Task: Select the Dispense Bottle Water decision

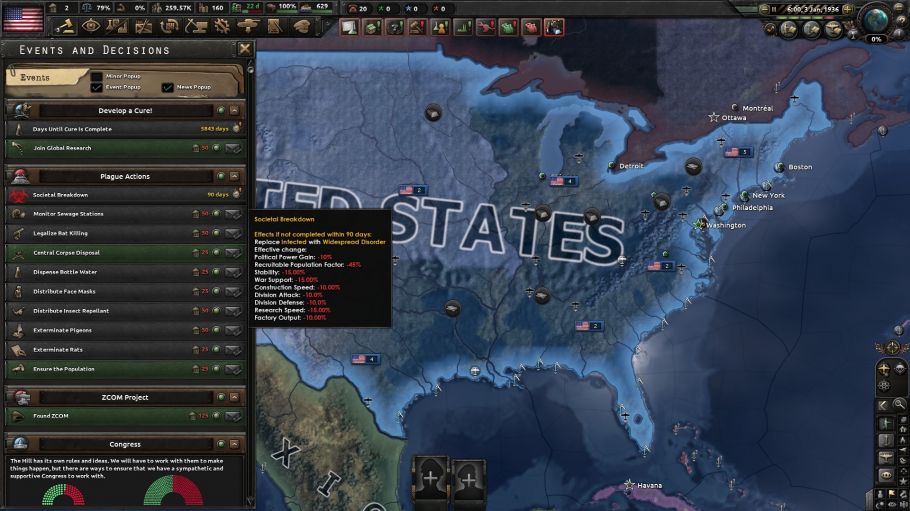Action: coord(233,272)
